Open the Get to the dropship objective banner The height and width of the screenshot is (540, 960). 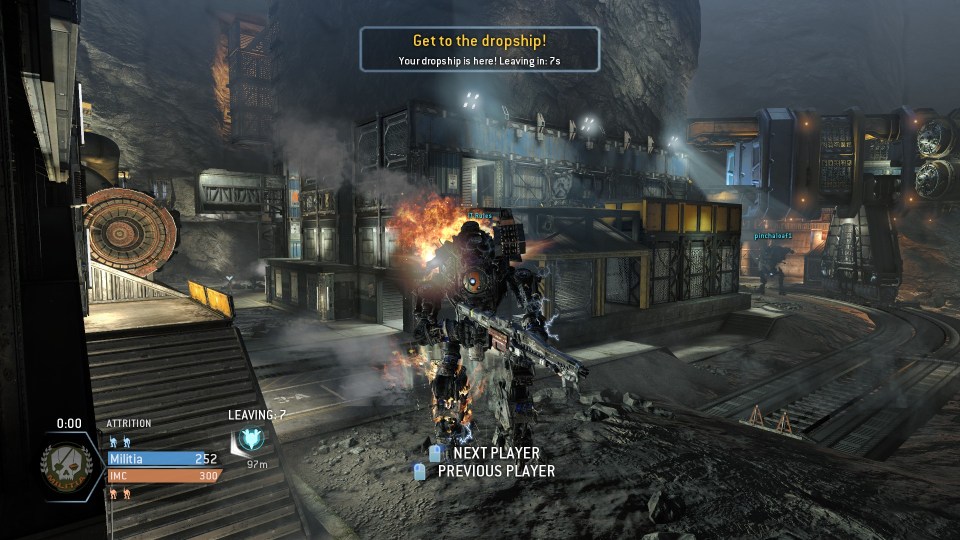[480, 49]
